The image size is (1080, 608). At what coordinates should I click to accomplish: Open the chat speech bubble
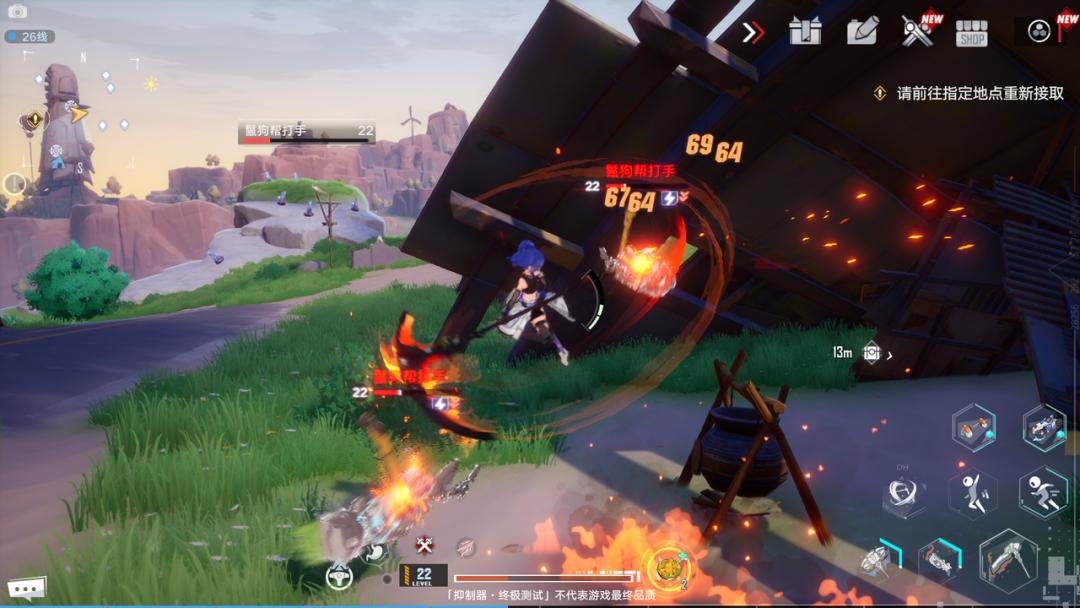(x=25, y=589)
